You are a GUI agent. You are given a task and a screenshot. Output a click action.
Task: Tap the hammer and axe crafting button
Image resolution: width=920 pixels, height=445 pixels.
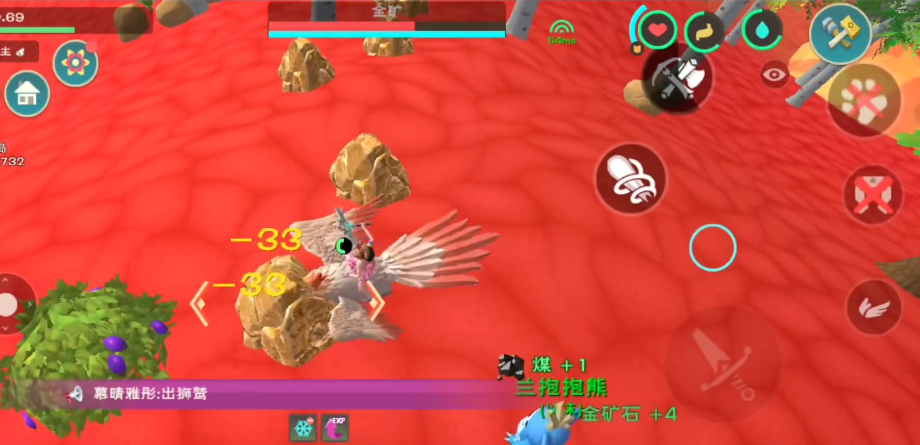pyautogui.click(x=840, y=33)
